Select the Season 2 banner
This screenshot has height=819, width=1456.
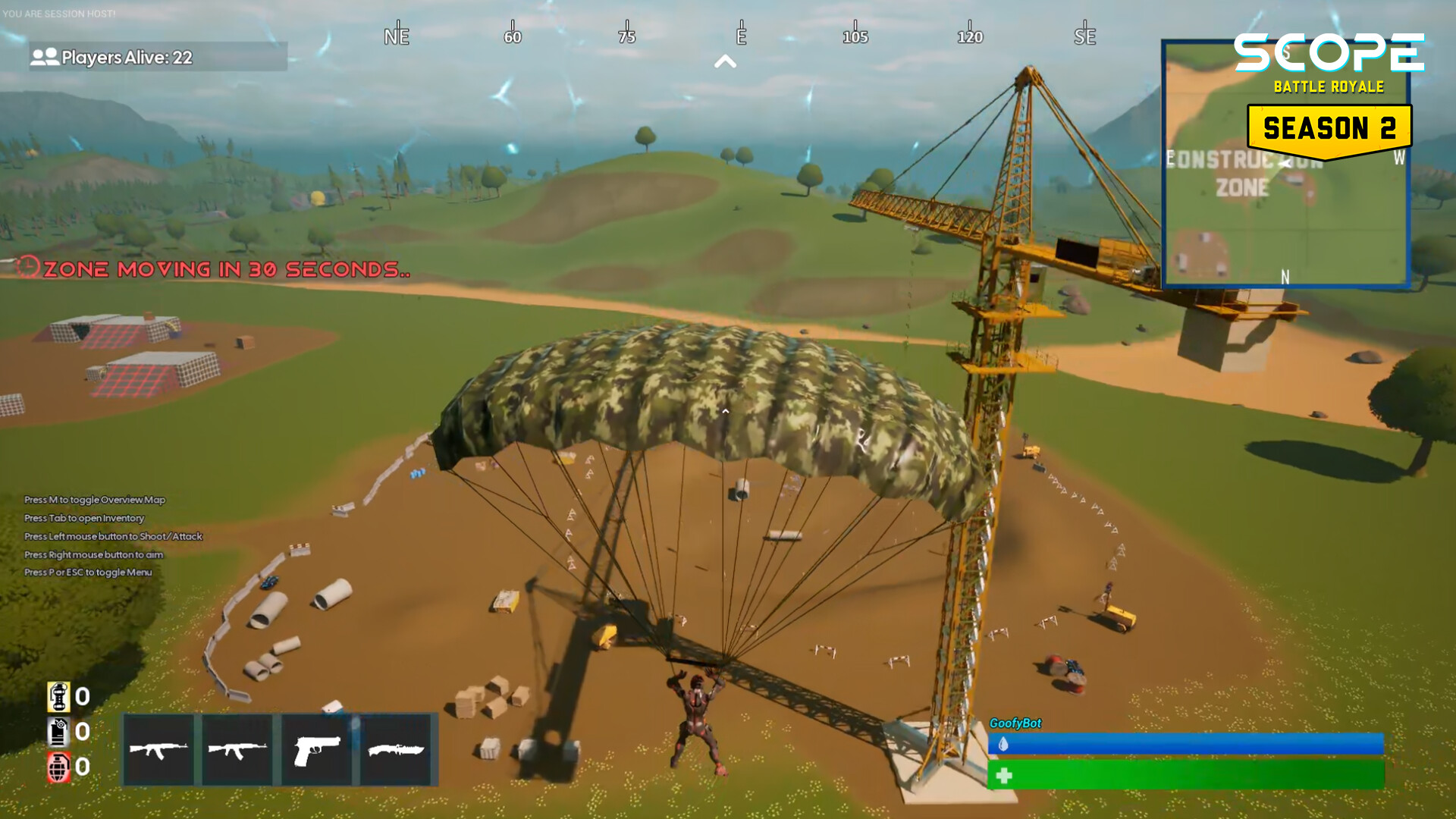[x=1331, y=127]
